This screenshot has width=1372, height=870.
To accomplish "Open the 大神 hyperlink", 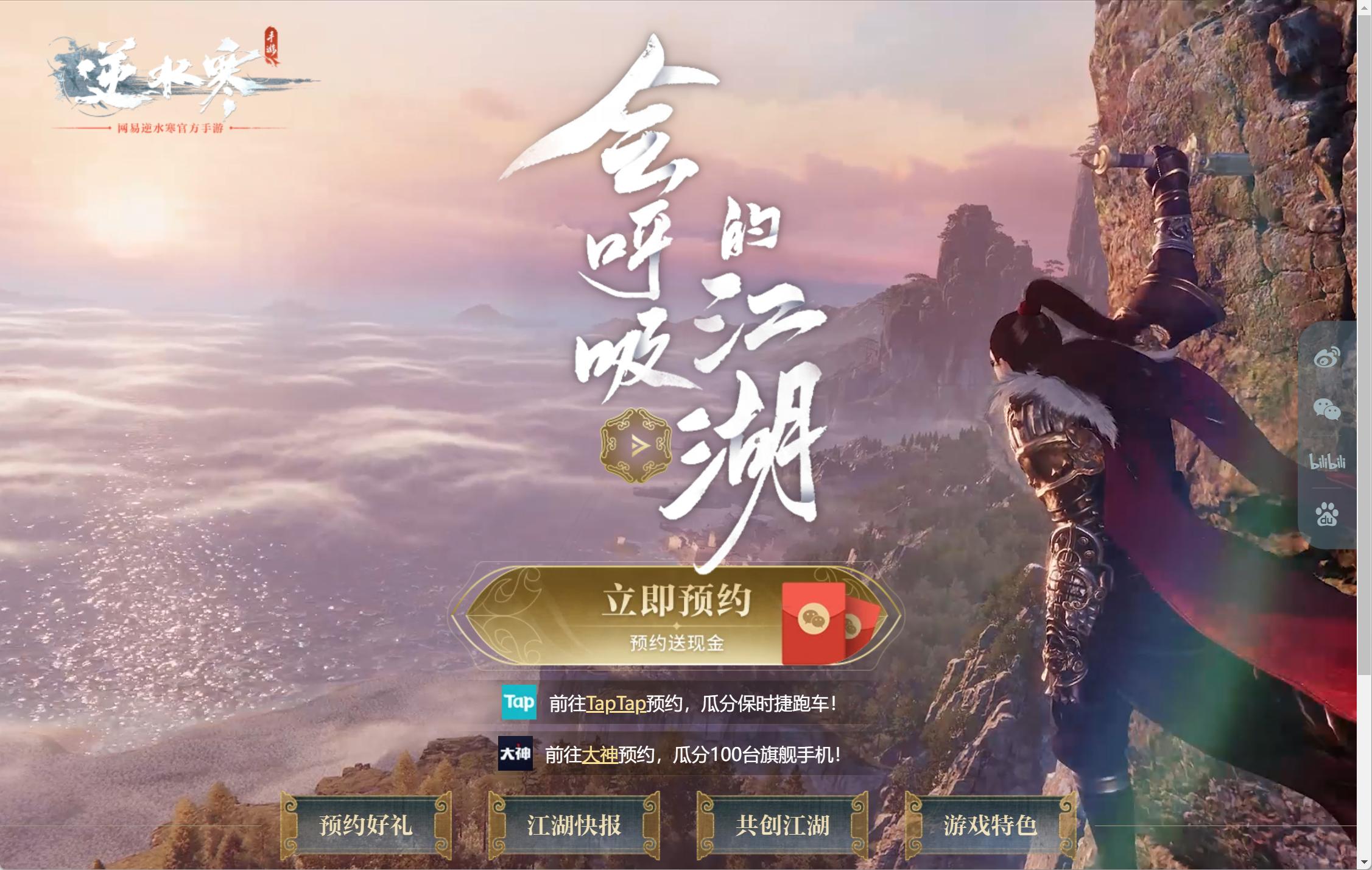I will (x=601, y=755).
